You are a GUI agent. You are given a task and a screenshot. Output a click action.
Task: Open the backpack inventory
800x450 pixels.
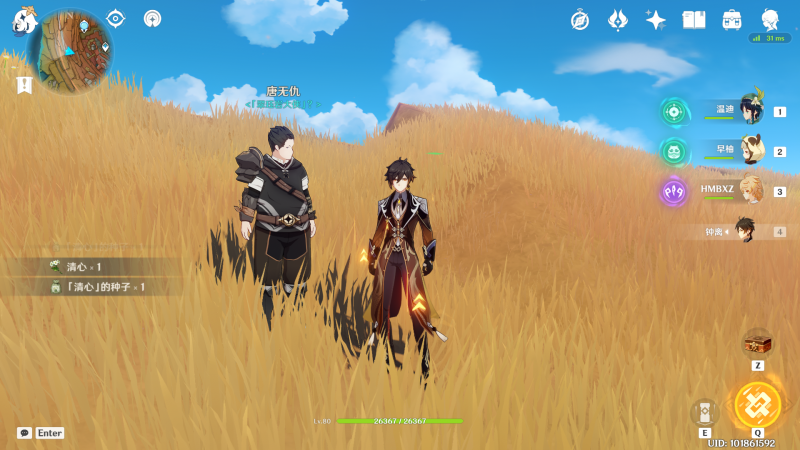point(732,20)
